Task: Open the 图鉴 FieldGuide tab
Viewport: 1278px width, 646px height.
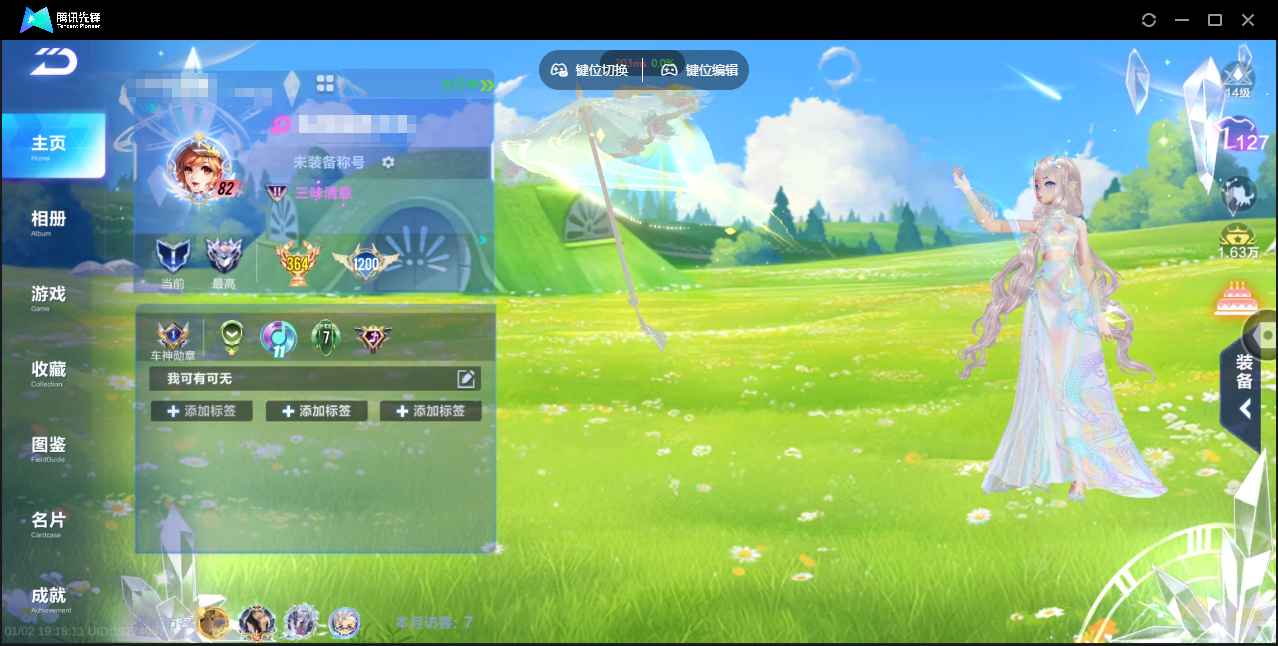Action: tap(48, 447)
